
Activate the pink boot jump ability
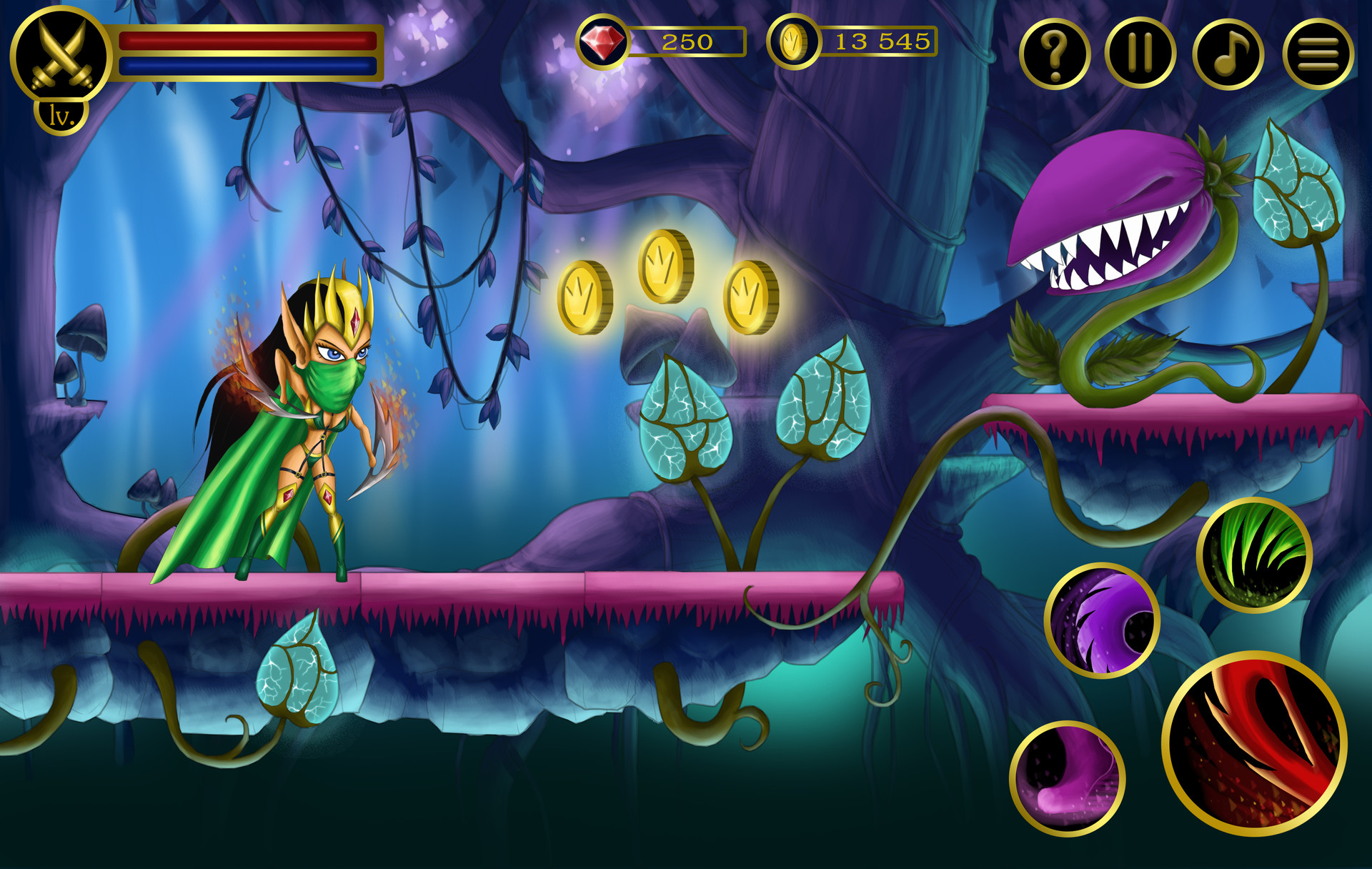coord(1068,778)
